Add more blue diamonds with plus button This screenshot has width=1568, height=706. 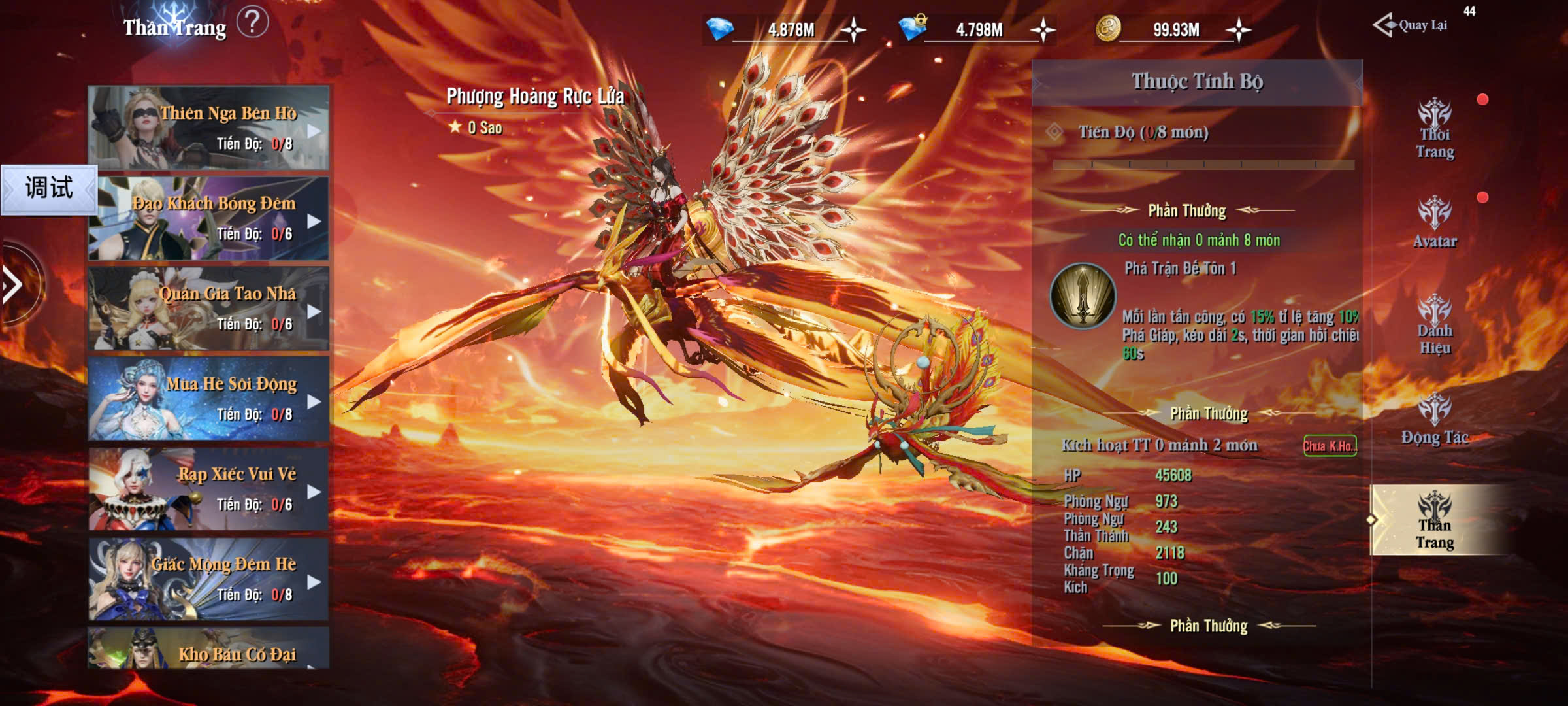tap(853, 30)
